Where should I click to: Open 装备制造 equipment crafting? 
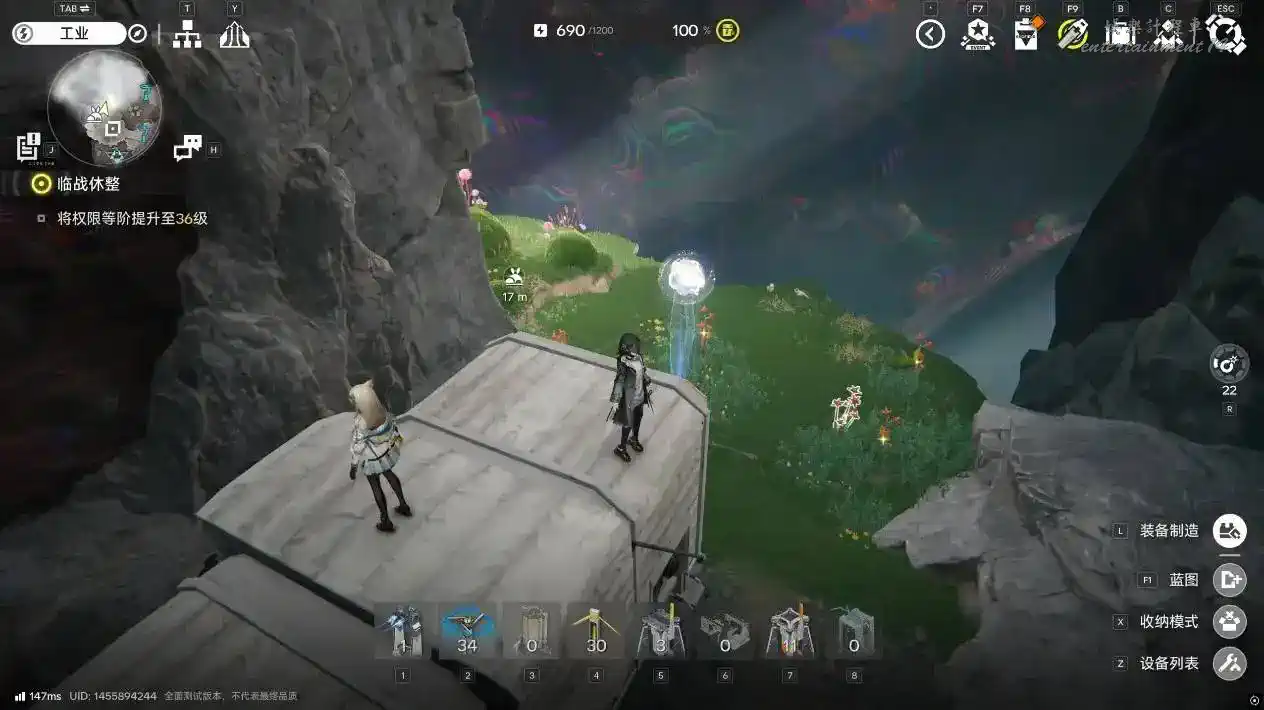click(x=1229, y=531)
